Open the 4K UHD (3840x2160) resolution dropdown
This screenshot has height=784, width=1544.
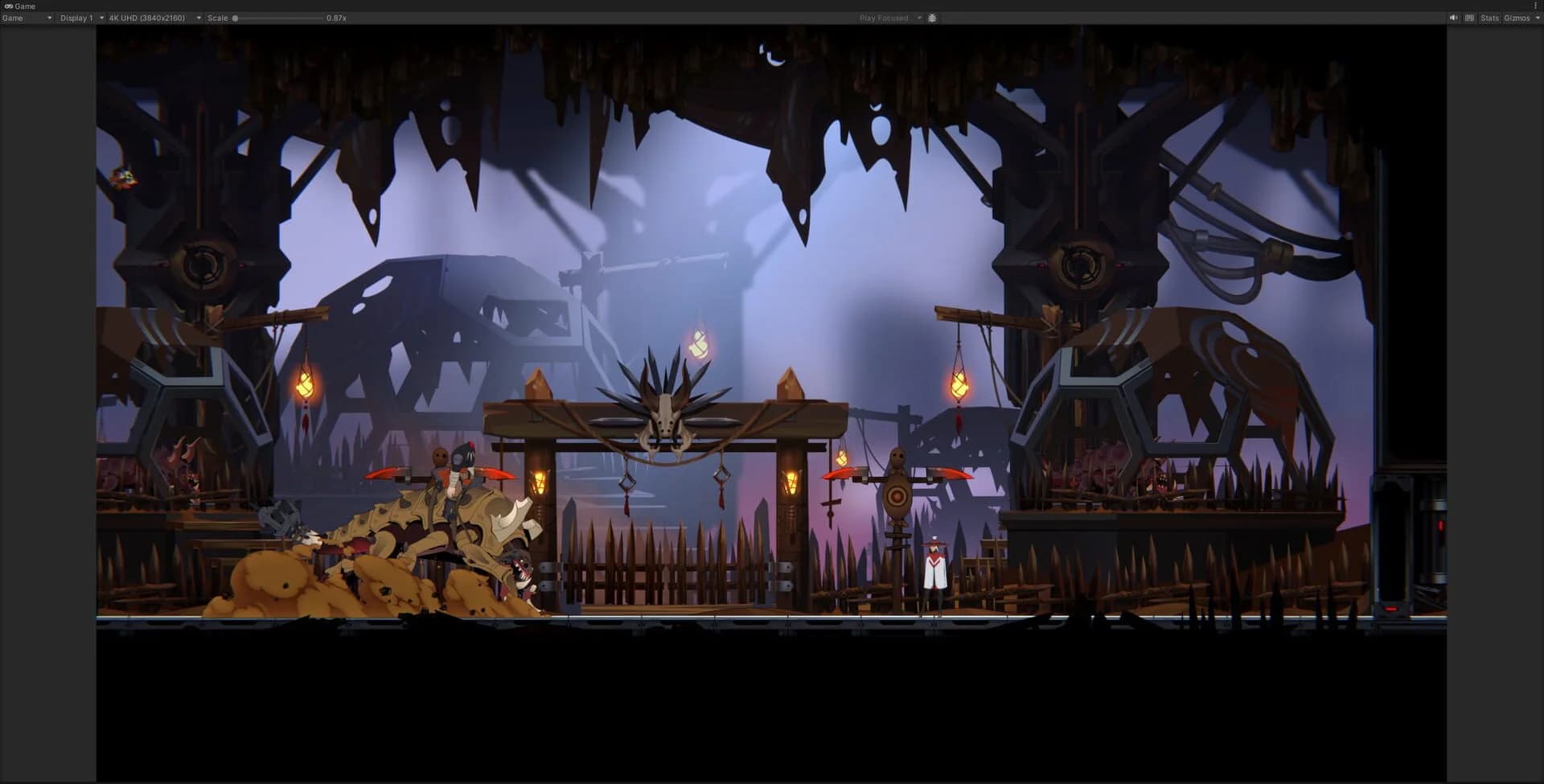(153, 18)
